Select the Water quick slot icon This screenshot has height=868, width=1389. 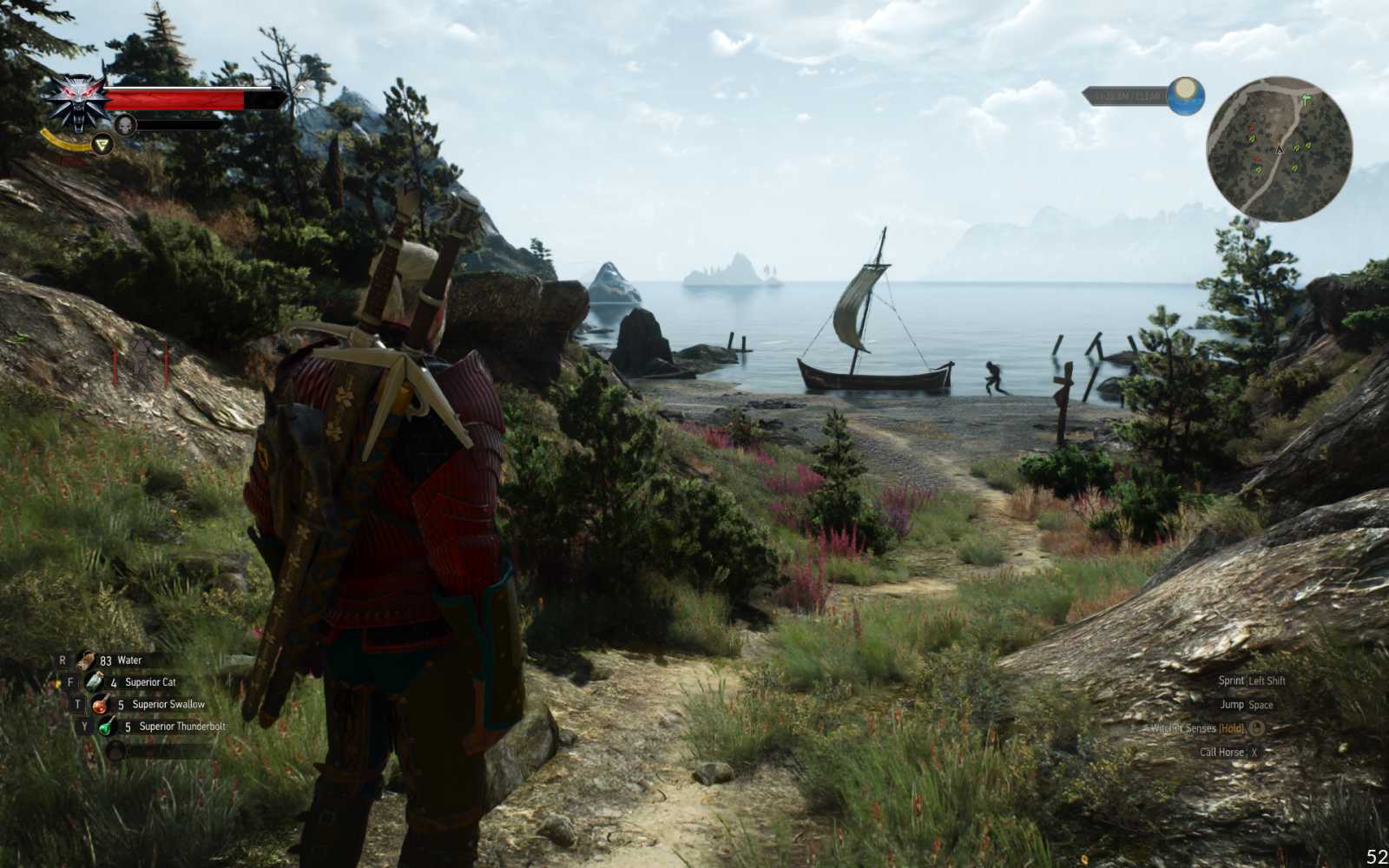pyautogui.click(x=86, y=661)
